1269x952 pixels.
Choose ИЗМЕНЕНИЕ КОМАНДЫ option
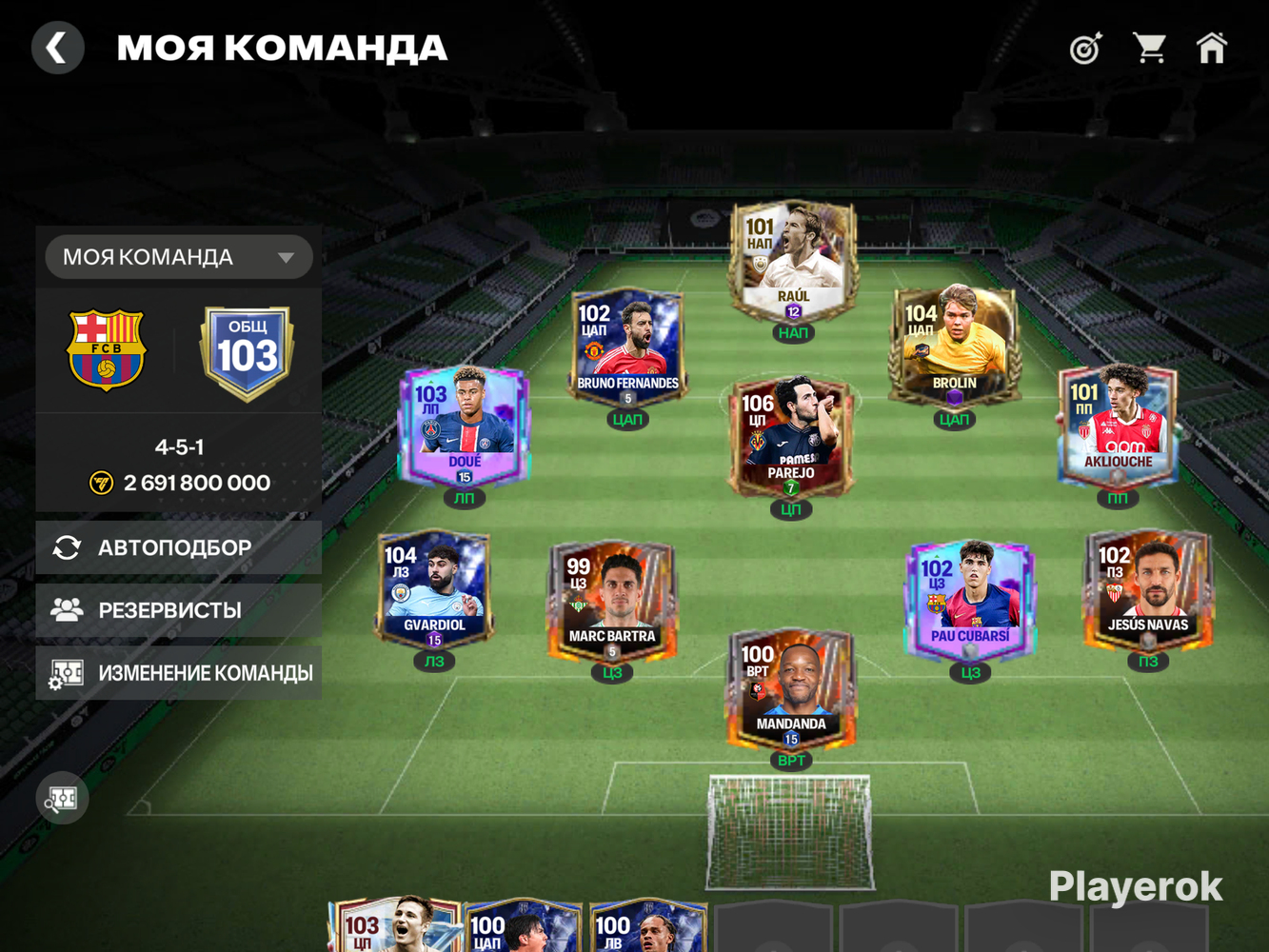coord(179,673)
